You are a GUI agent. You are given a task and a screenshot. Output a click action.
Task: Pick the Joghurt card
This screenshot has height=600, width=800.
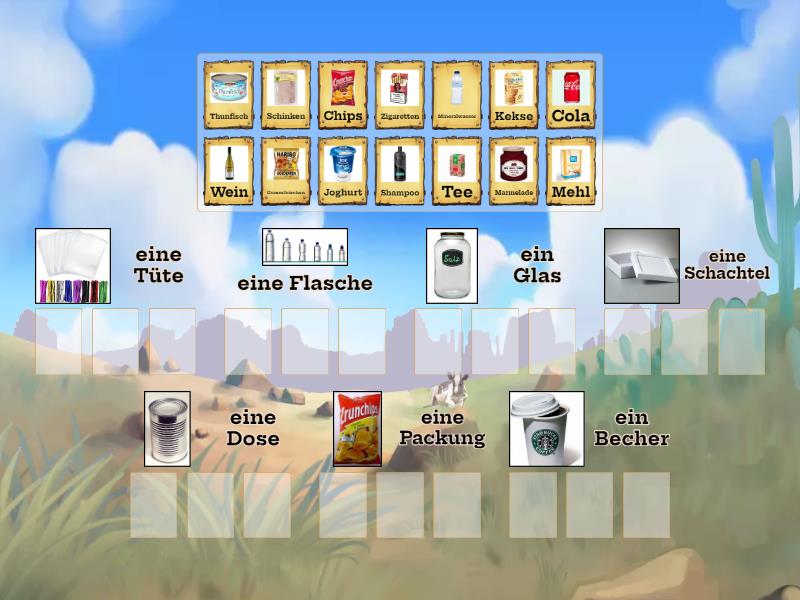[x=342, y=171]
